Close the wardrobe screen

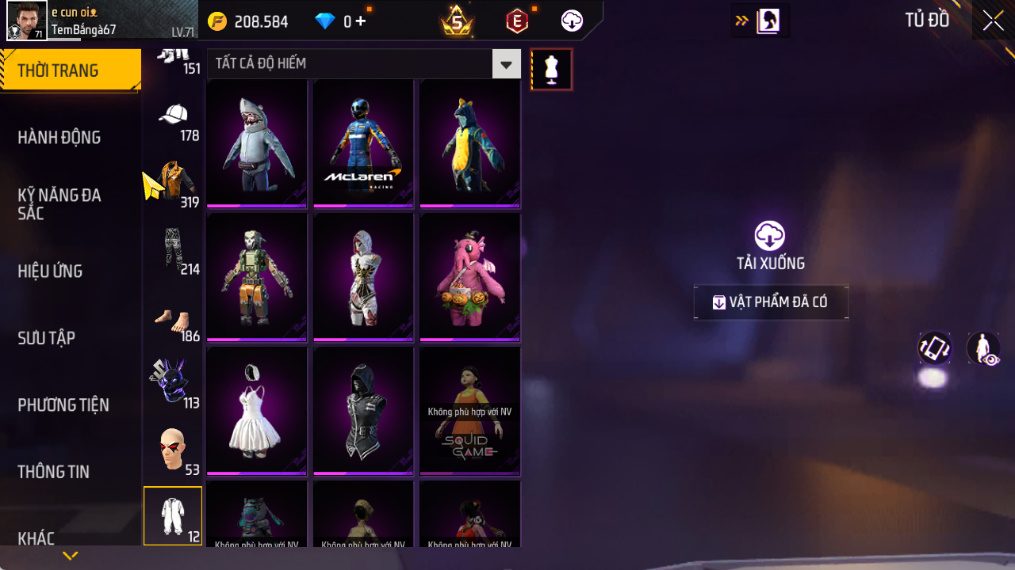(992, 21)
